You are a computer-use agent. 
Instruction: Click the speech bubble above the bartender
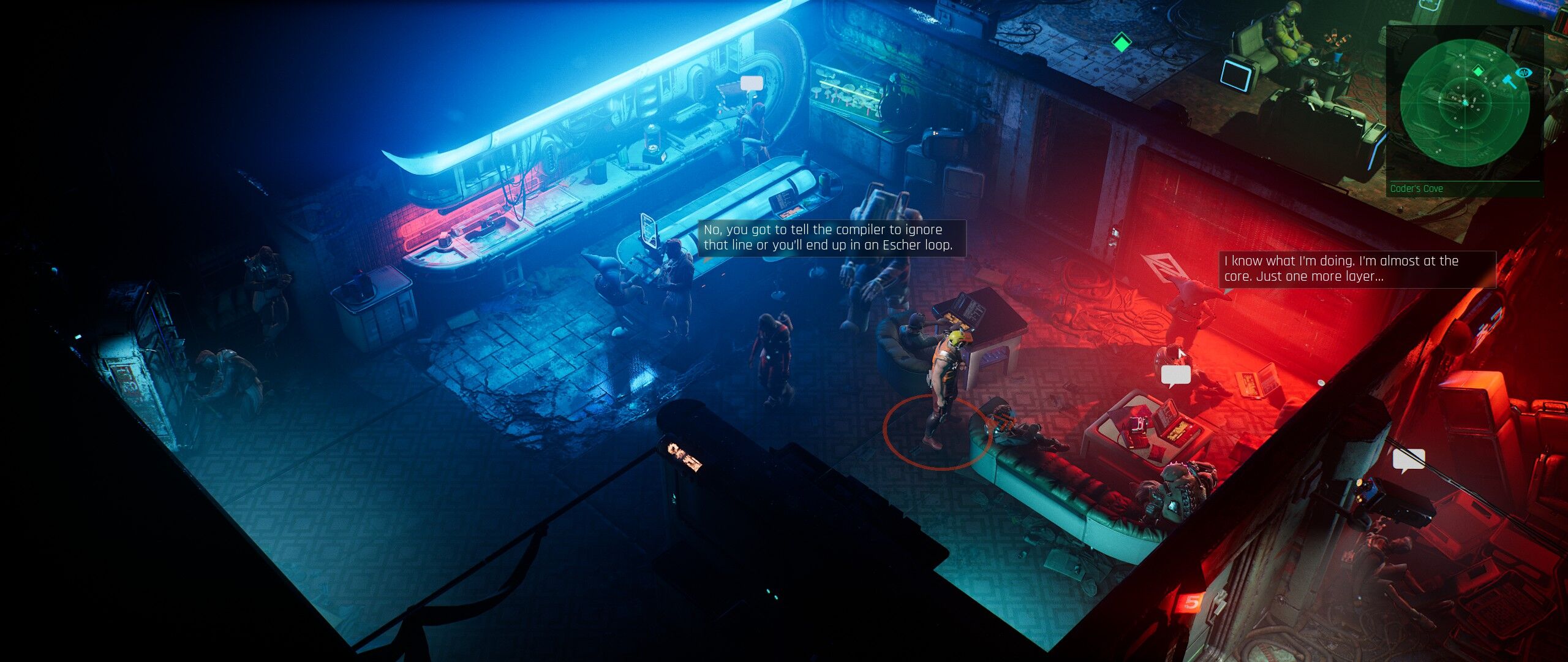tap(752, 83)
